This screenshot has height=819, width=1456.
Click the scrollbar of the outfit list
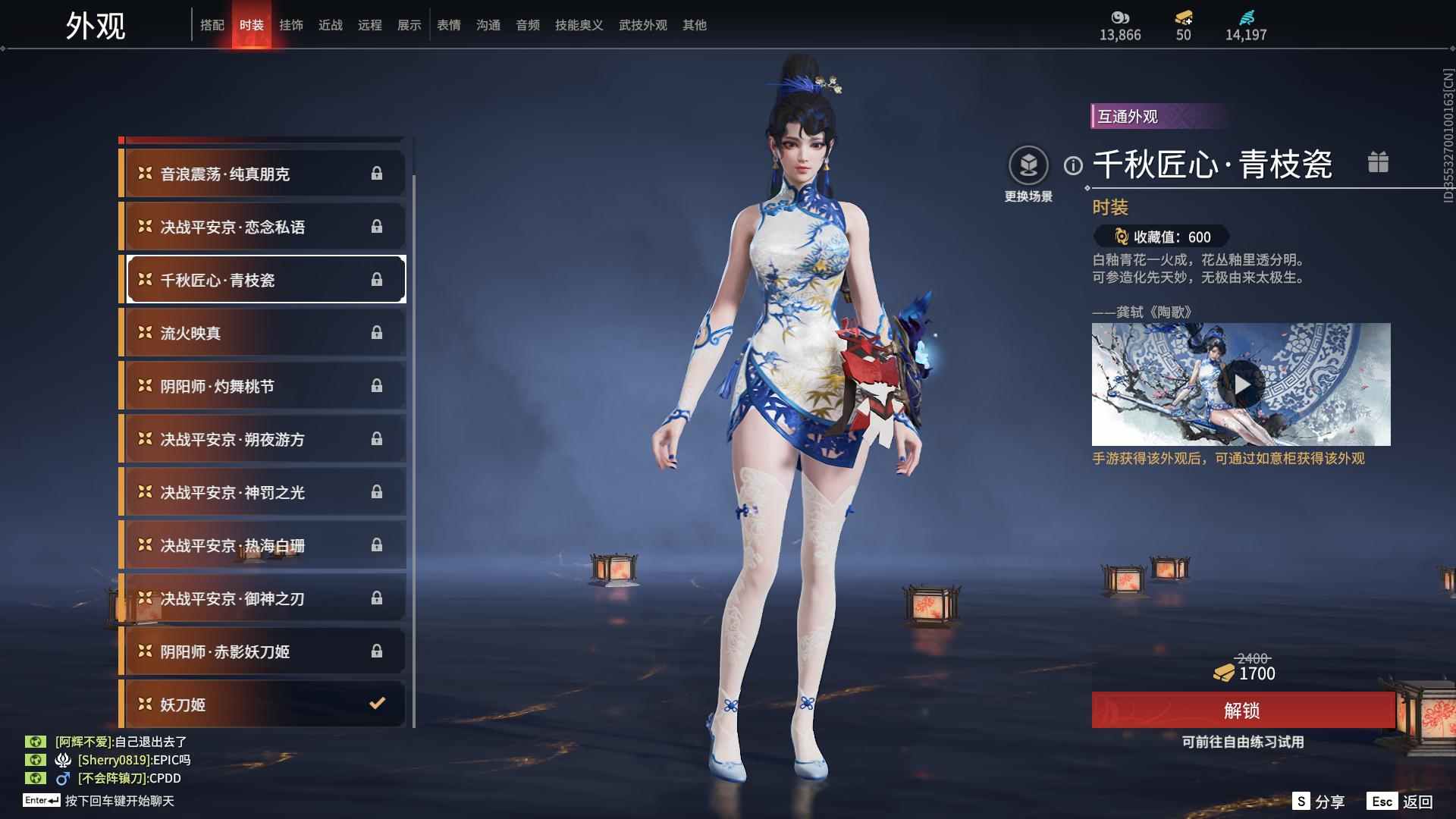click(415, 417)
